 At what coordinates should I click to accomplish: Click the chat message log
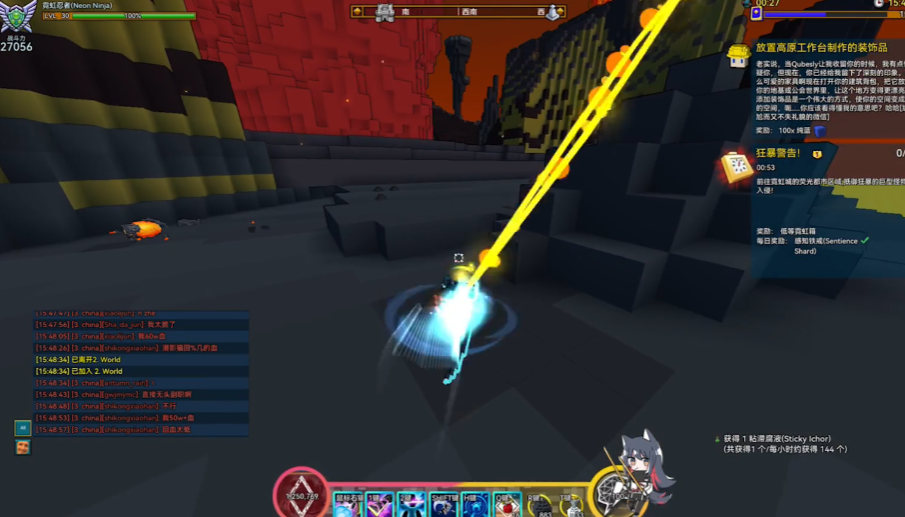[140, 372]
